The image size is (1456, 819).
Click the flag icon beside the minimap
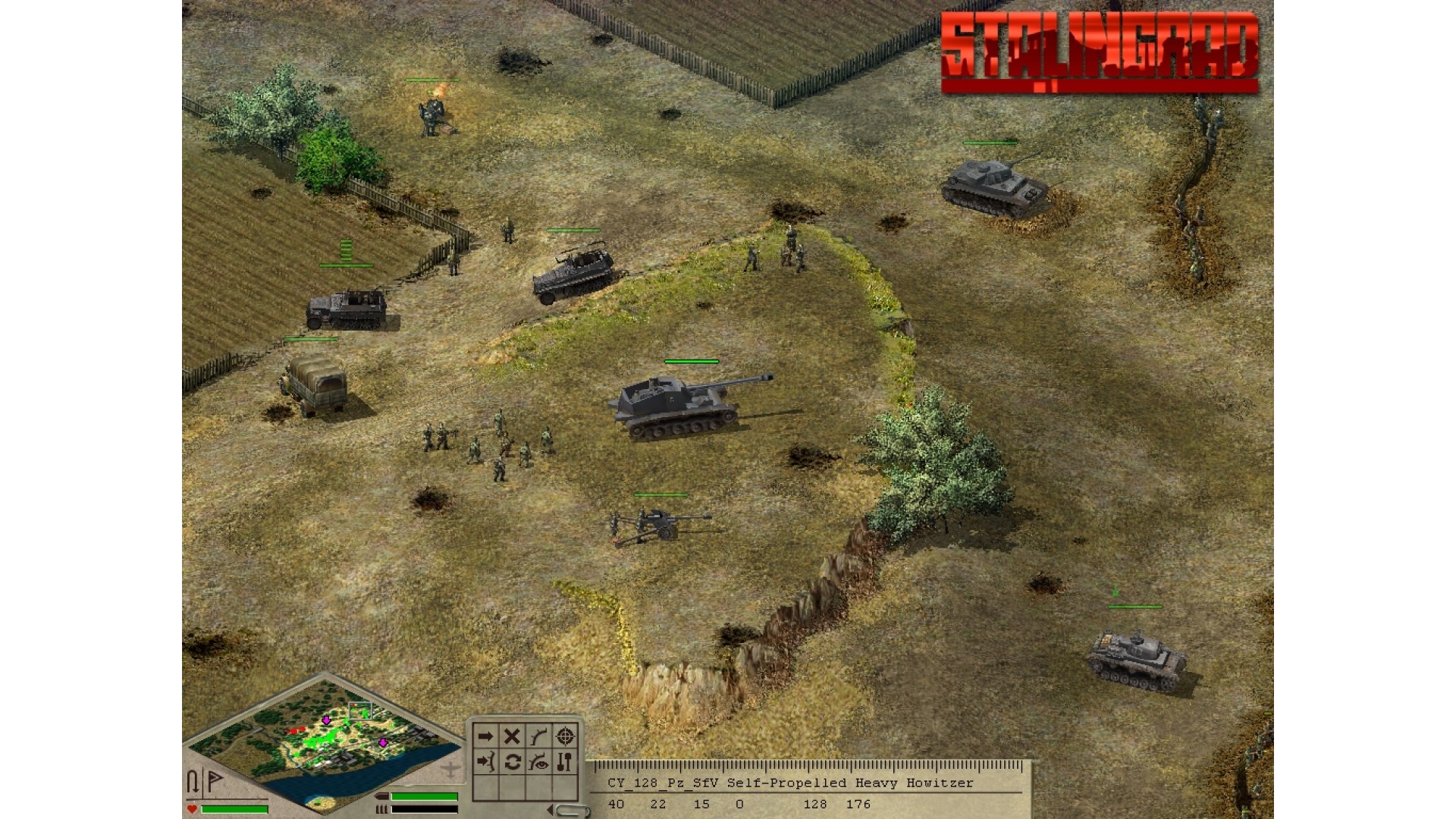click(215, 780)
